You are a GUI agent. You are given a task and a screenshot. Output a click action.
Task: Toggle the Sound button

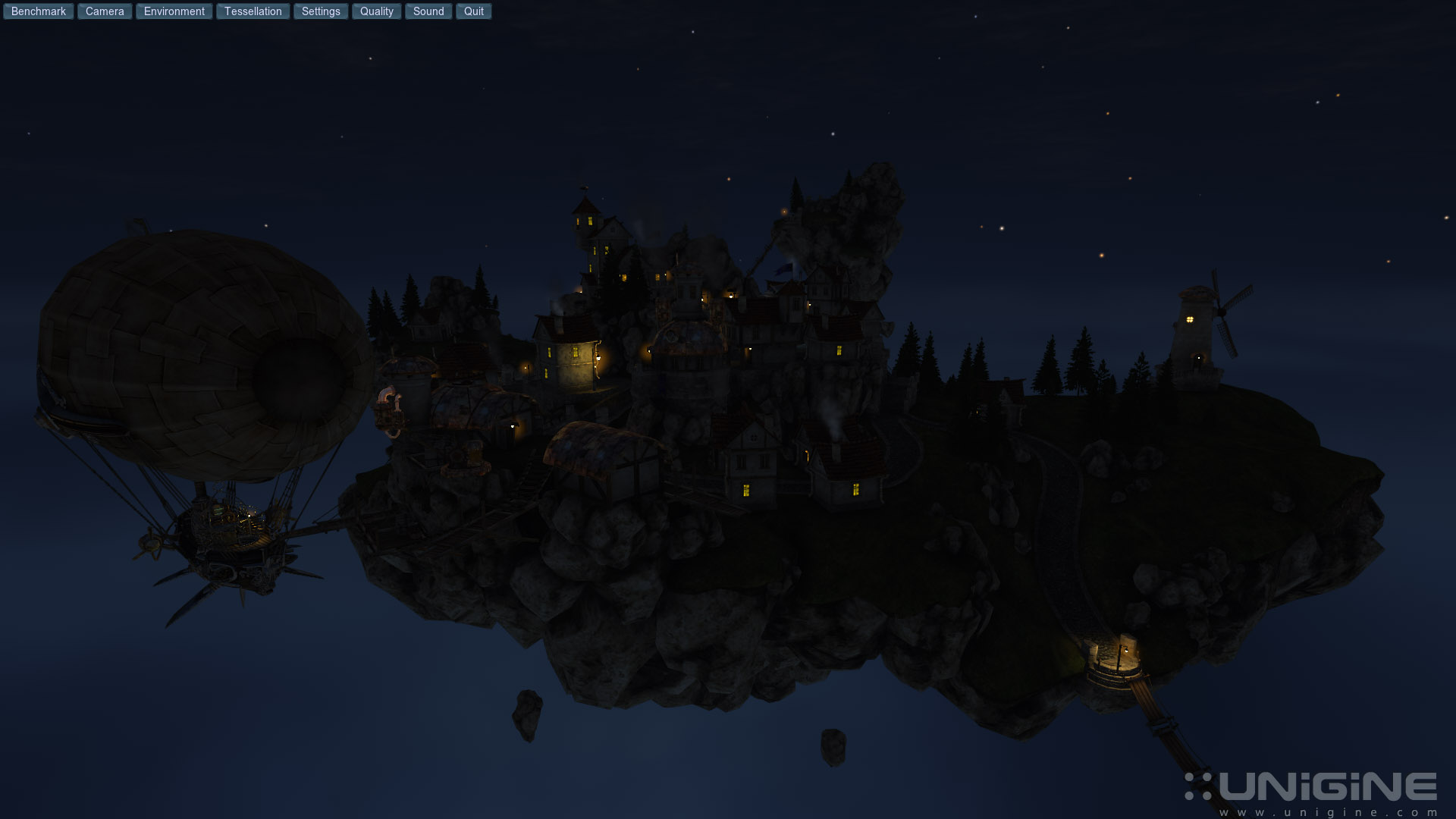pyautogui.click(x=428, y=11)
